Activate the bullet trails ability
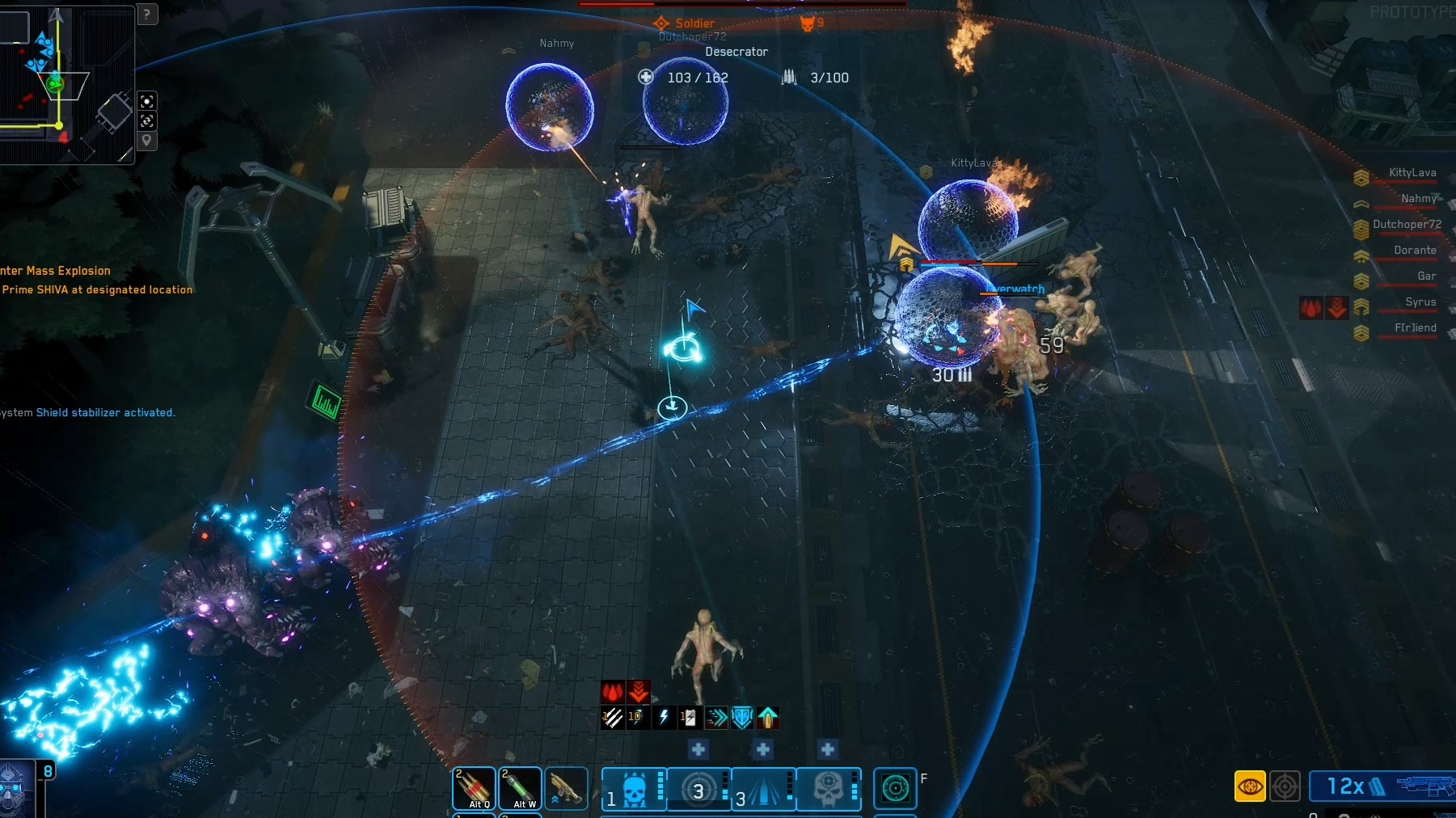The image size is (1456, 818). coord(764,789)
